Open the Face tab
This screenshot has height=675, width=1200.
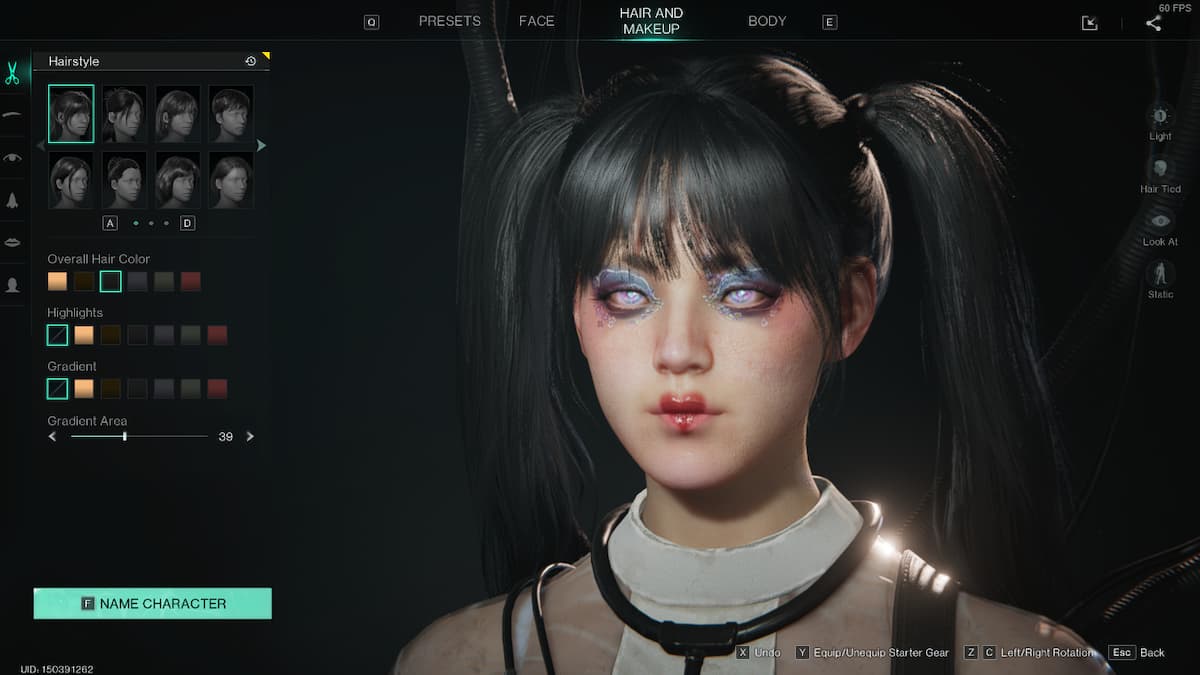pos(536,21)
